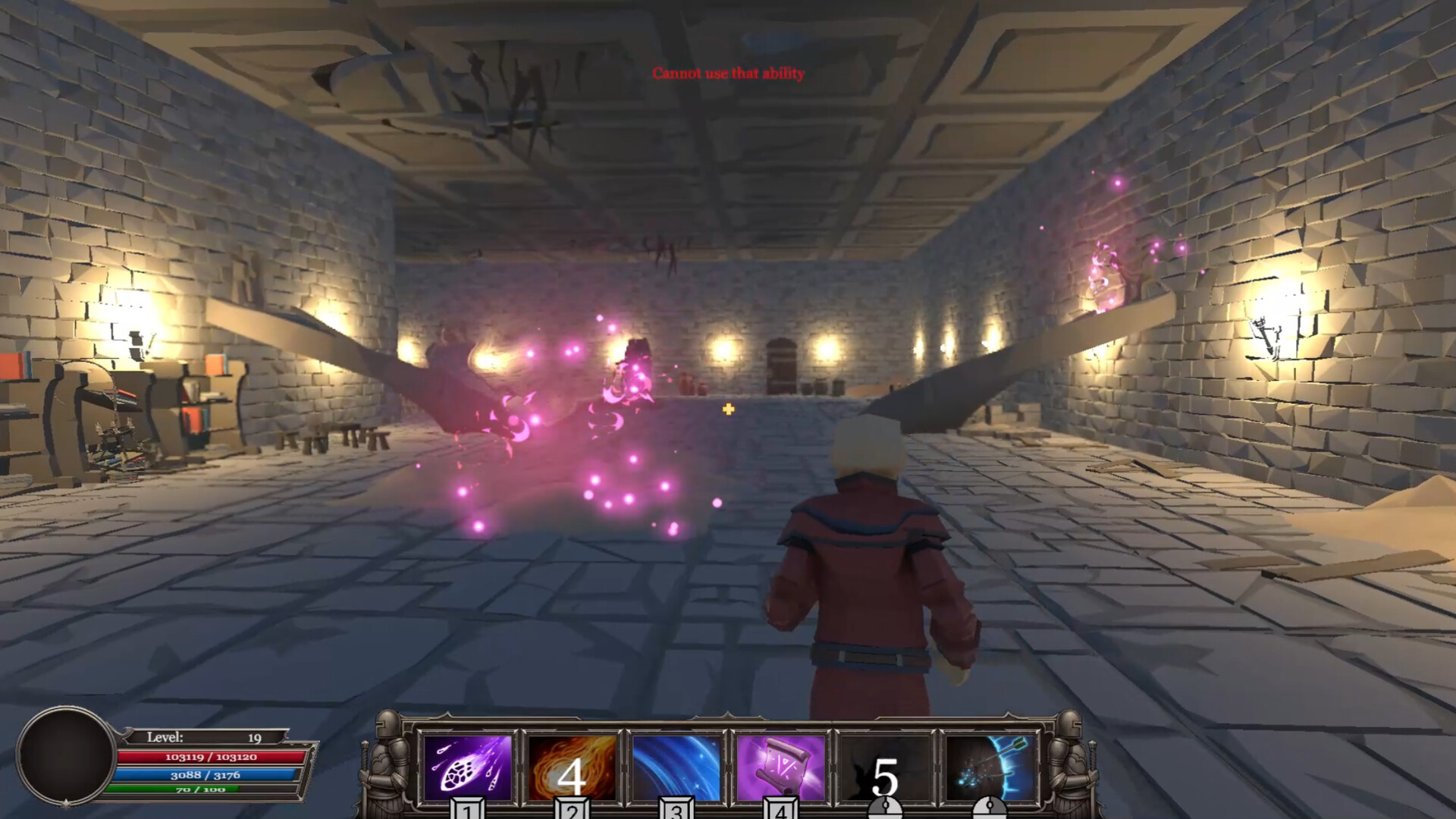Click the yellow crosshair in the center
The width and height of the screenshot is (1456, 819).
click(x=728, y=410)
